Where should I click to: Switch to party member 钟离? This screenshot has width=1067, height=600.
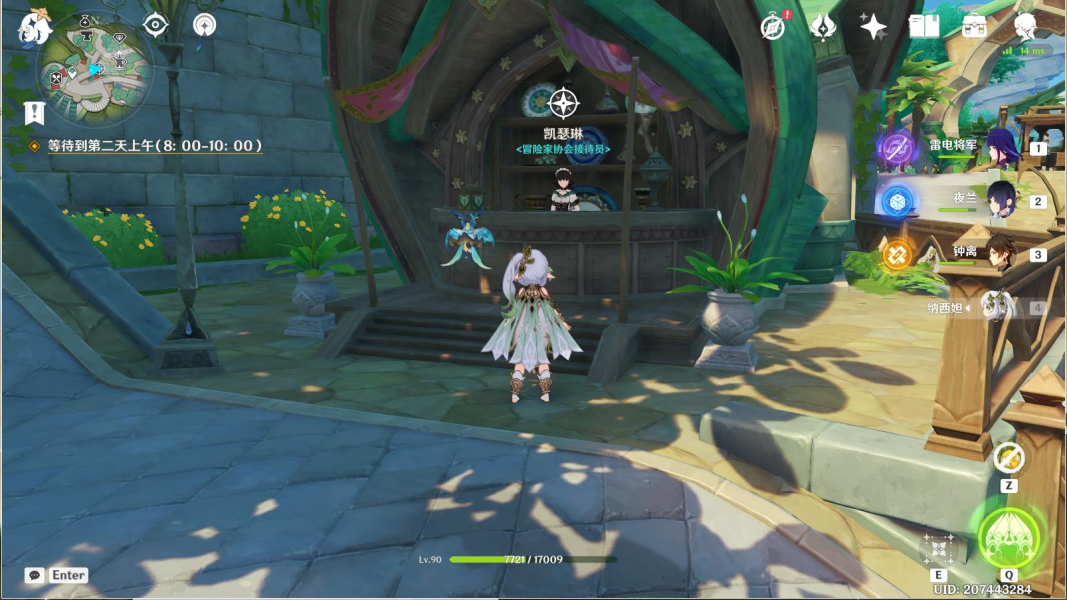[x=1001, y=254]
